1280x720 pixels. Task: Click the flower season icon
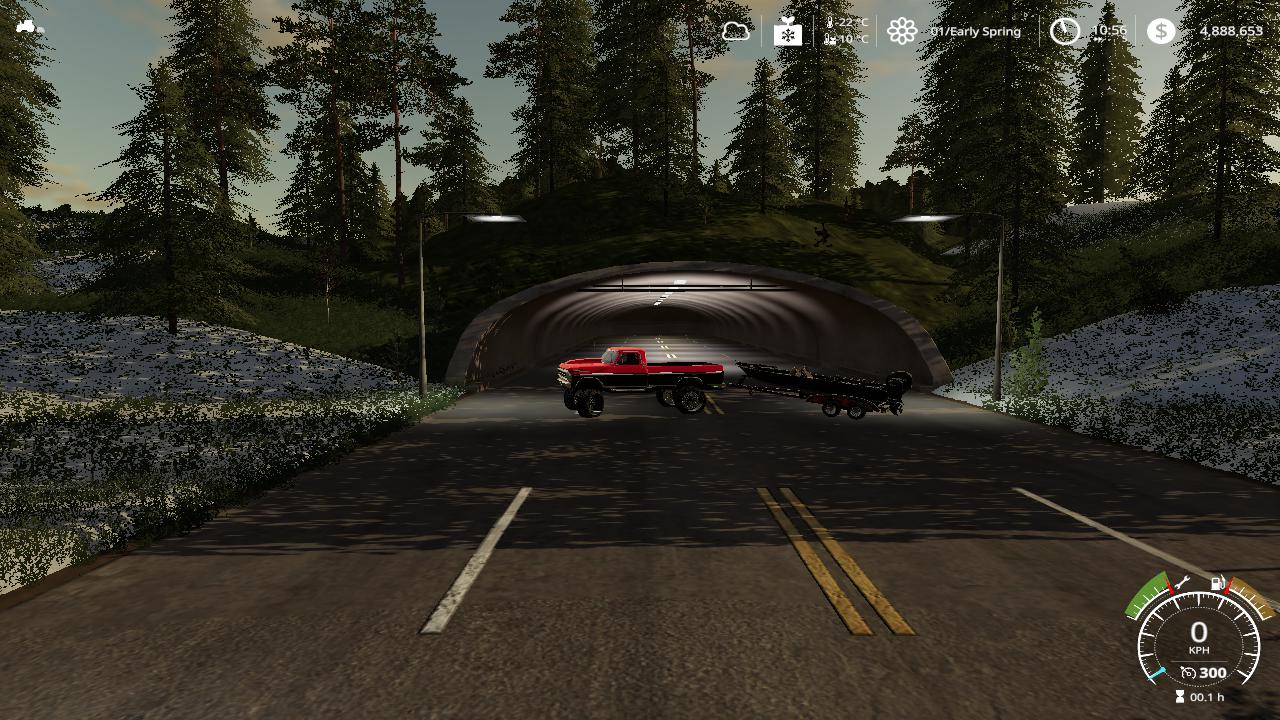click(902, 31)
